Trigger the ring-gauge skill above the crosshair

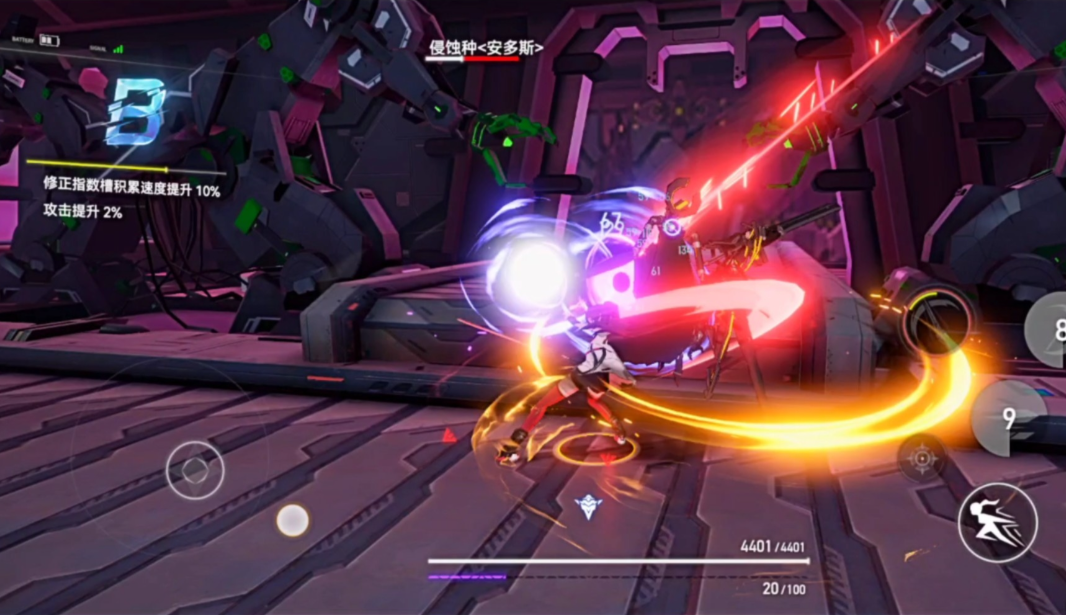937,318
